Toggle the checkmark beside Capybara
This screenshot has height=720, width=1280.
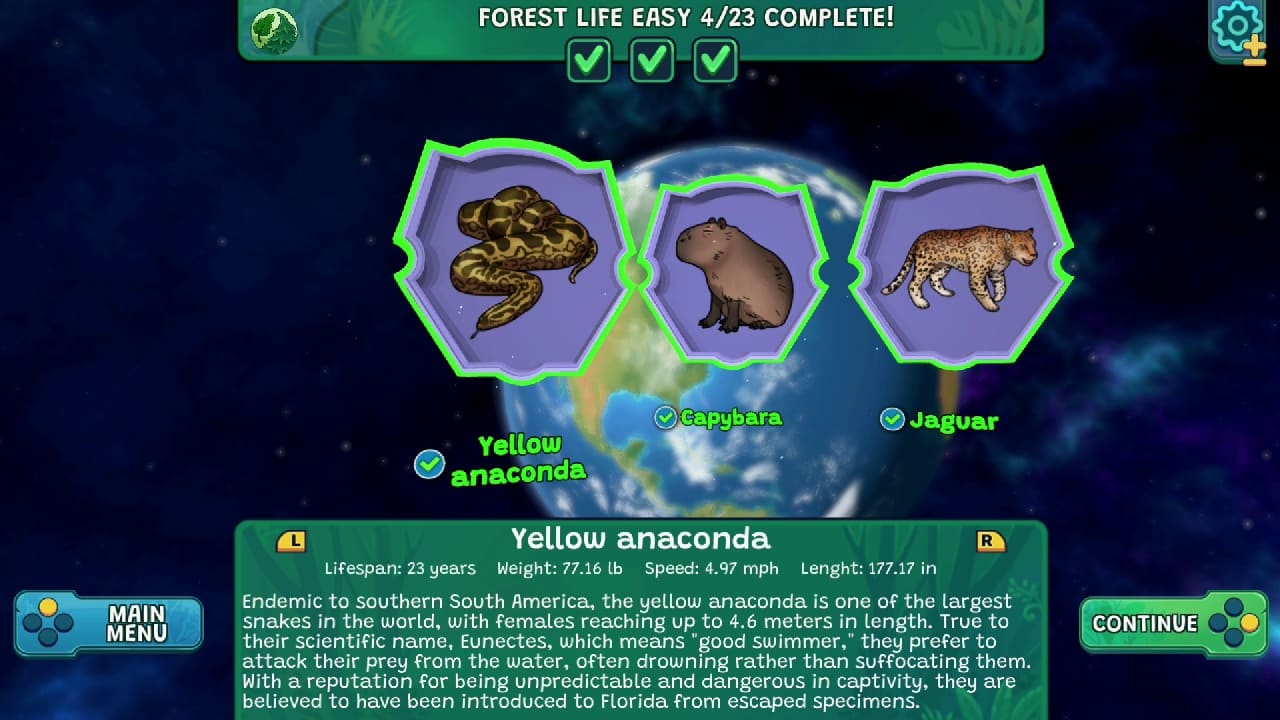(x=664, y=418)
